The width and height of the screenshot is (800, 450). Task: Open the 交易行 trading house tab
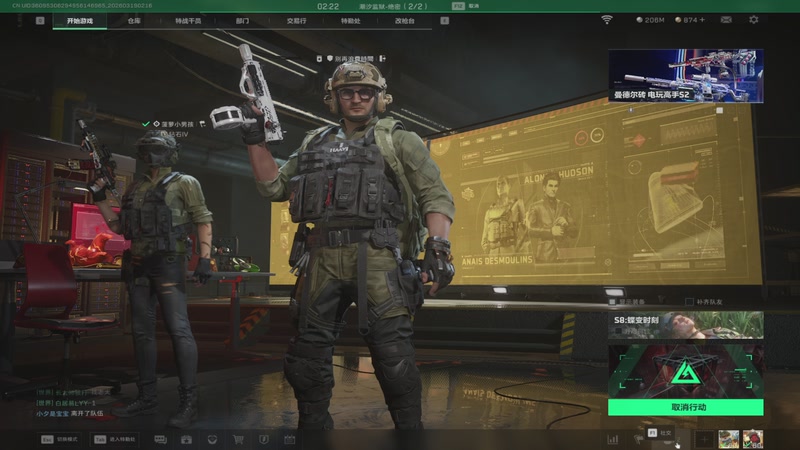pos(296,20)
